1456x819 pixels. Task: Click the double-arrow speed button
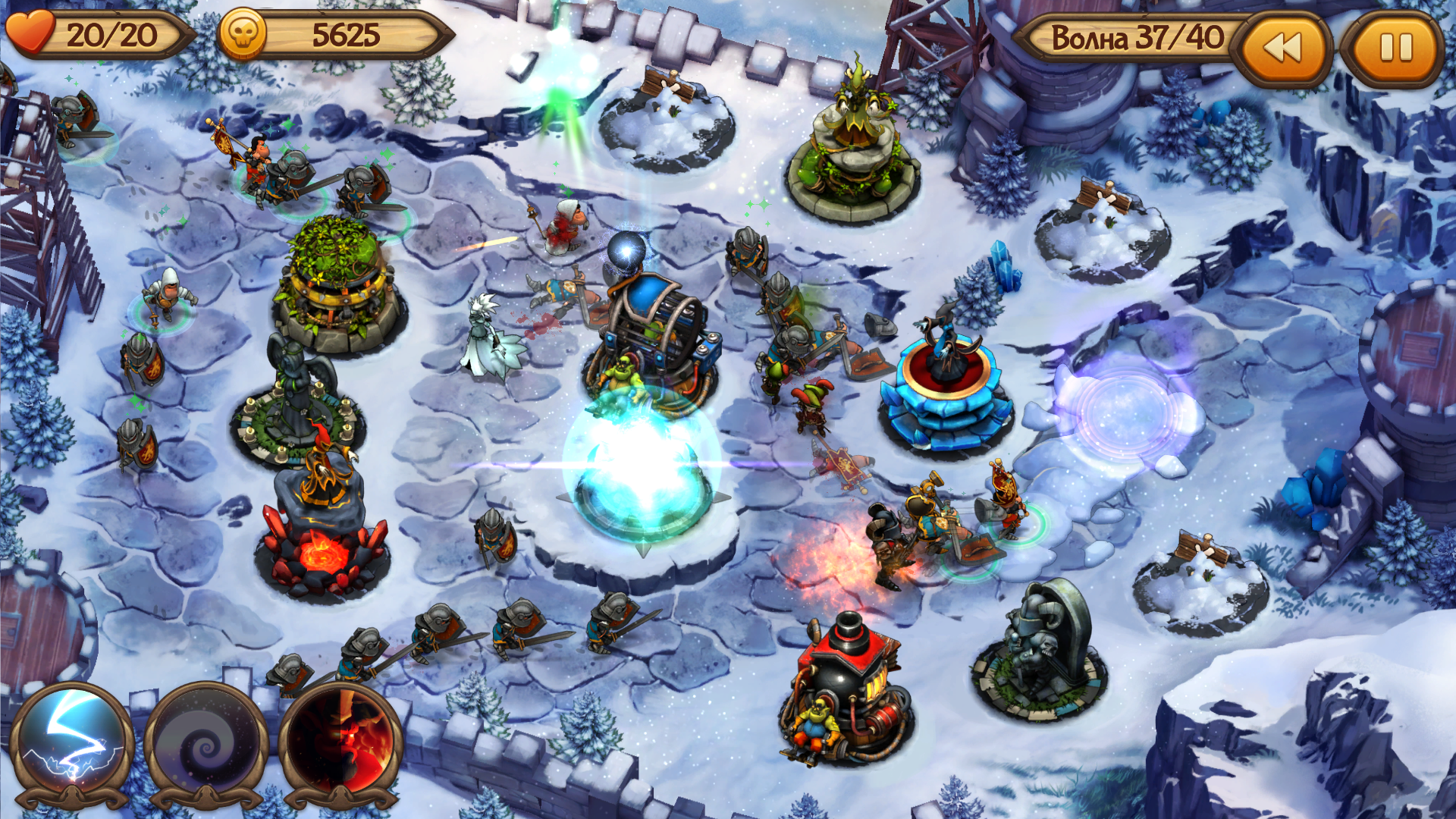(x=1283, y=49)
